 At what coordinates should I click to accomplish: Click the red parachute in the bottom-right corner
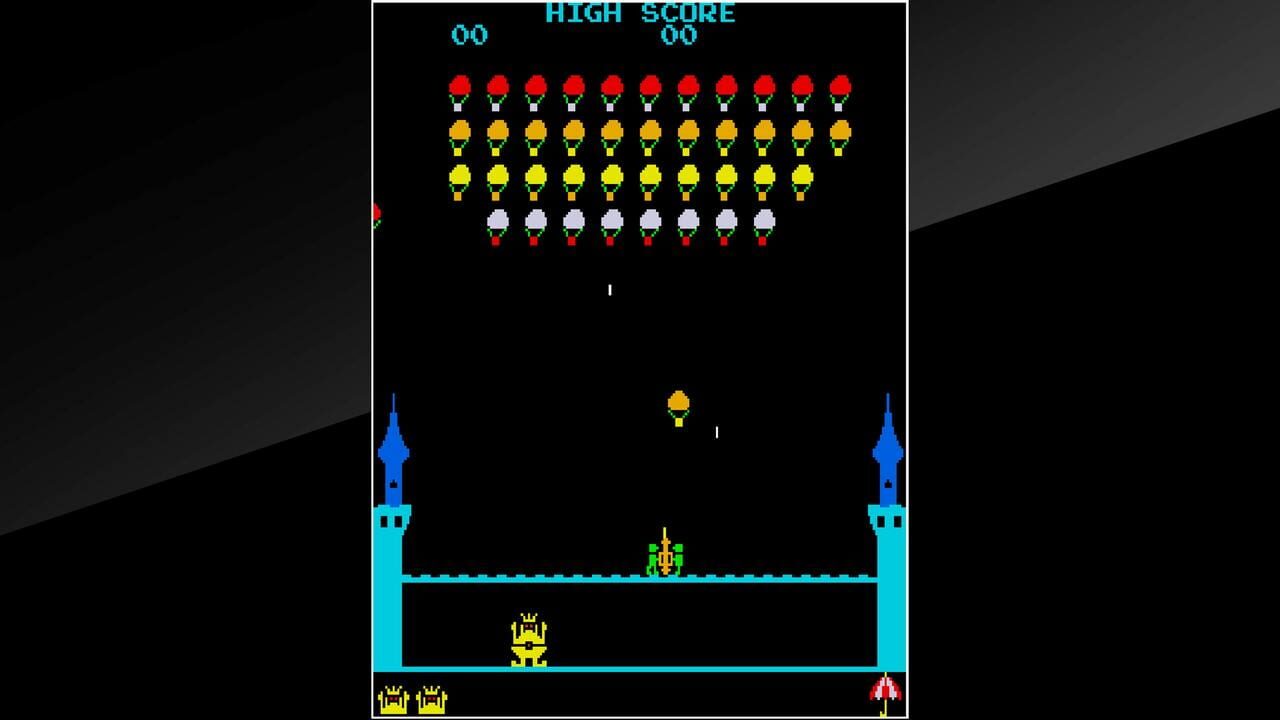click(886, 691)
